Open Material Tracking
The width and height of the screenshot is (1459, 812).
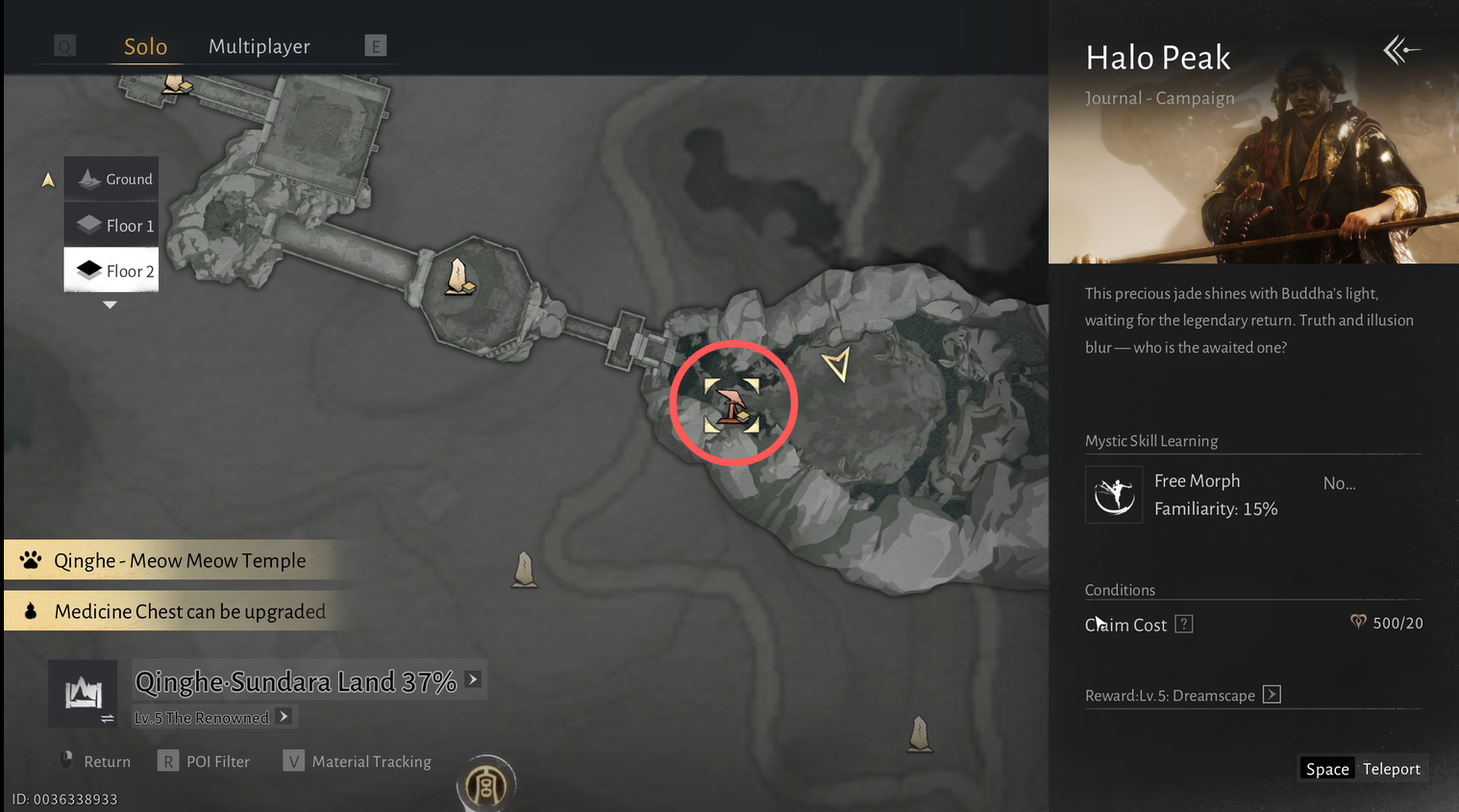358,762
